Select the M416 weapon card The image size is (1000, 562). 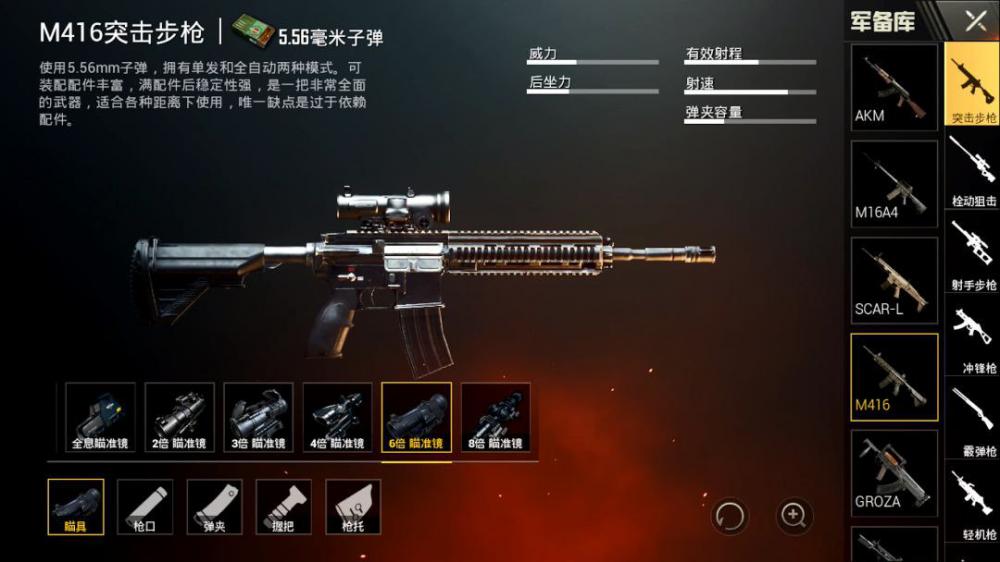point(894,376)
